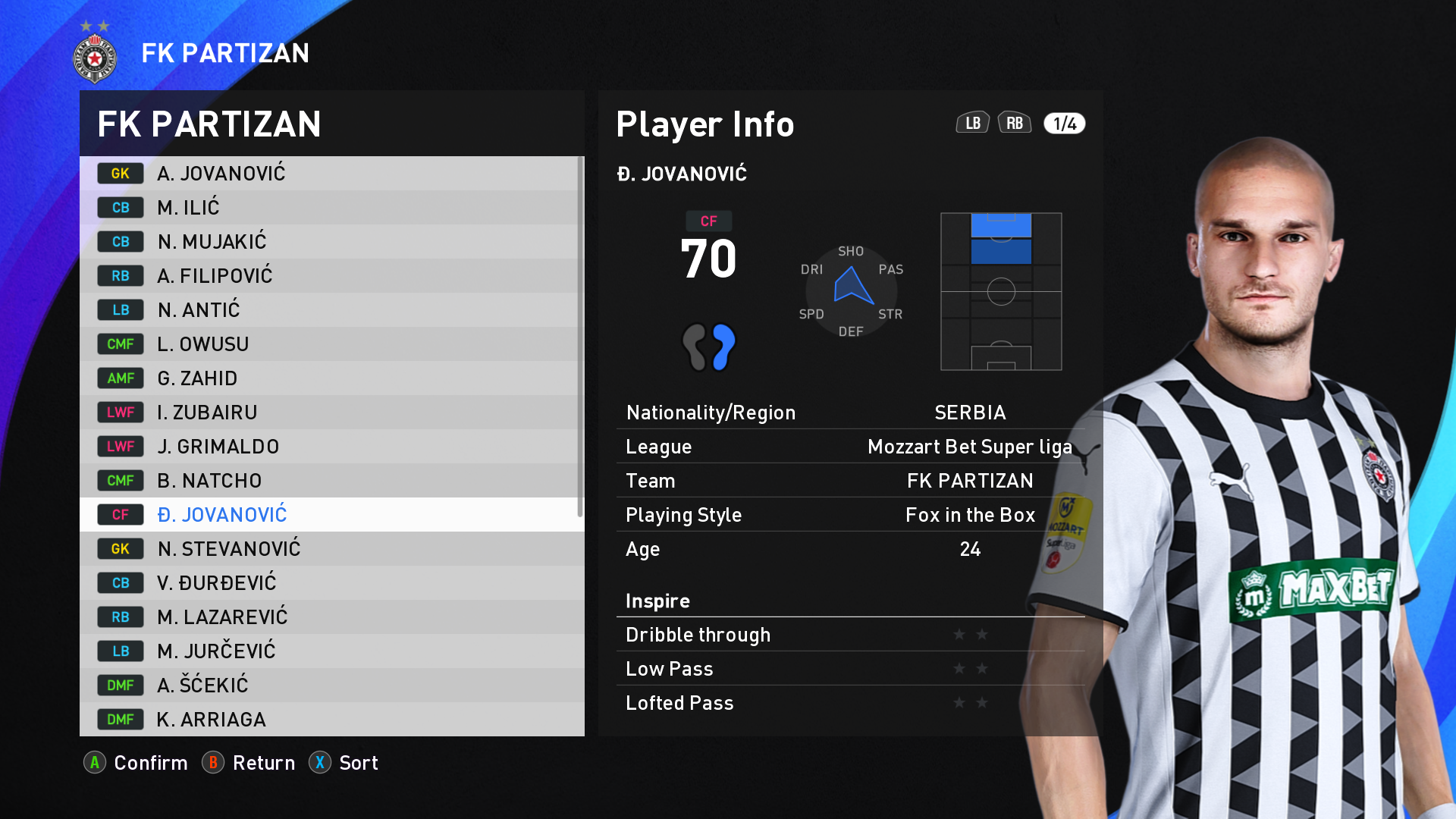Choose M. Ilić in the roster
The image size is (1456, 819).
click(x=331, y=208)
